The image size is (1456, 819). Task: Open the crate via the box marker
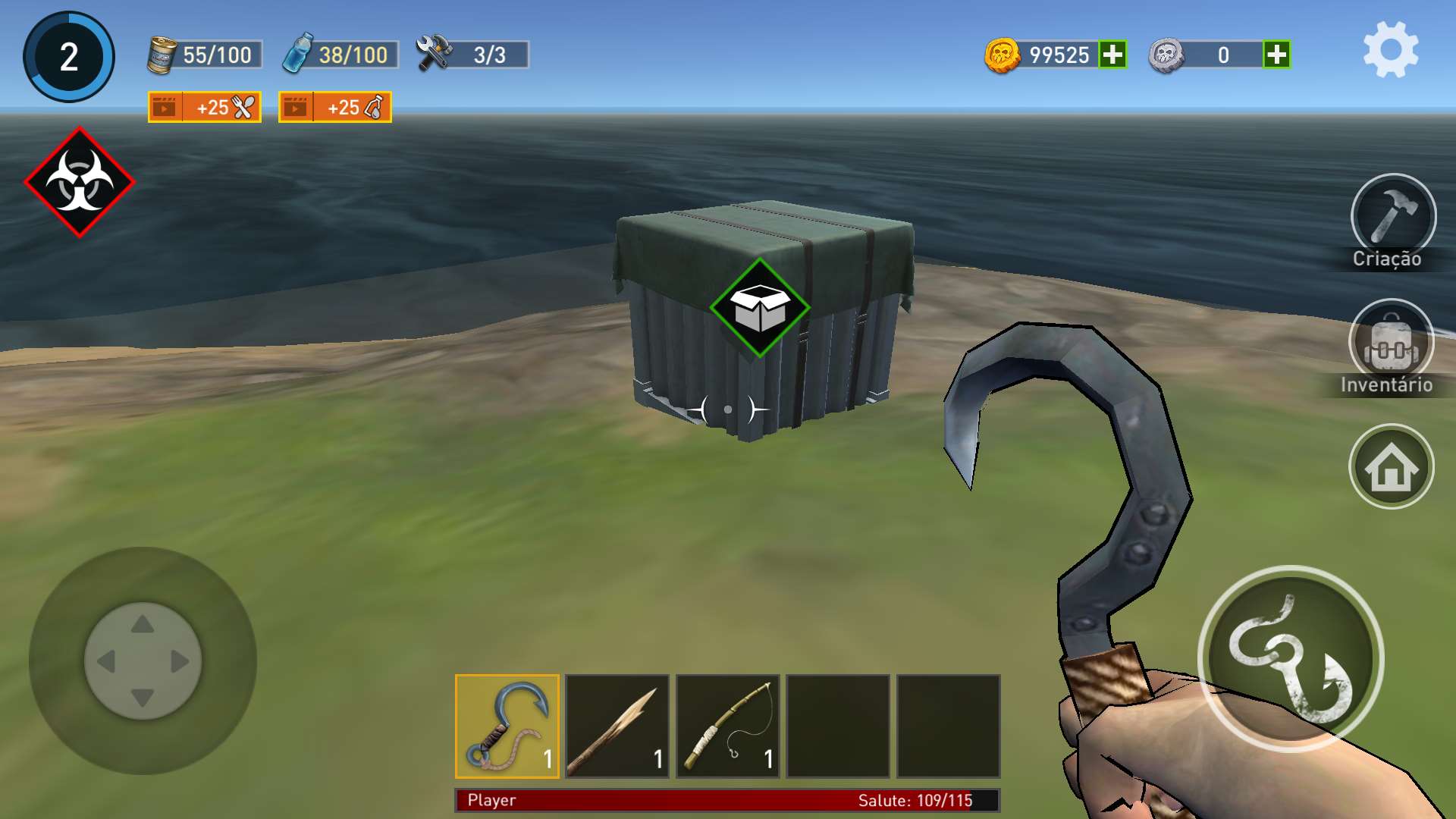[760, 308]
